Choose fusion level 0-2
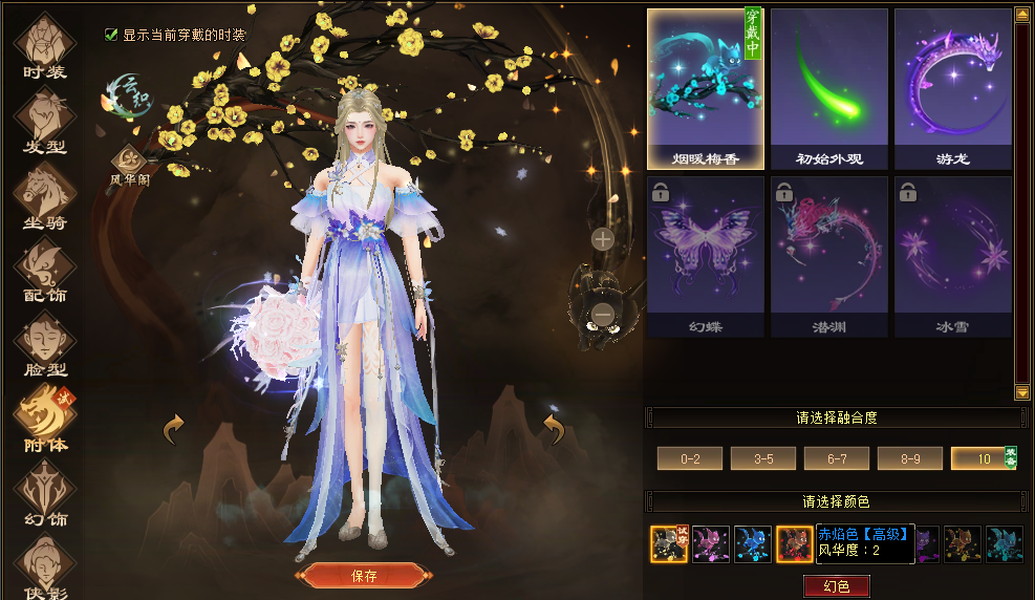 [690, 458]
